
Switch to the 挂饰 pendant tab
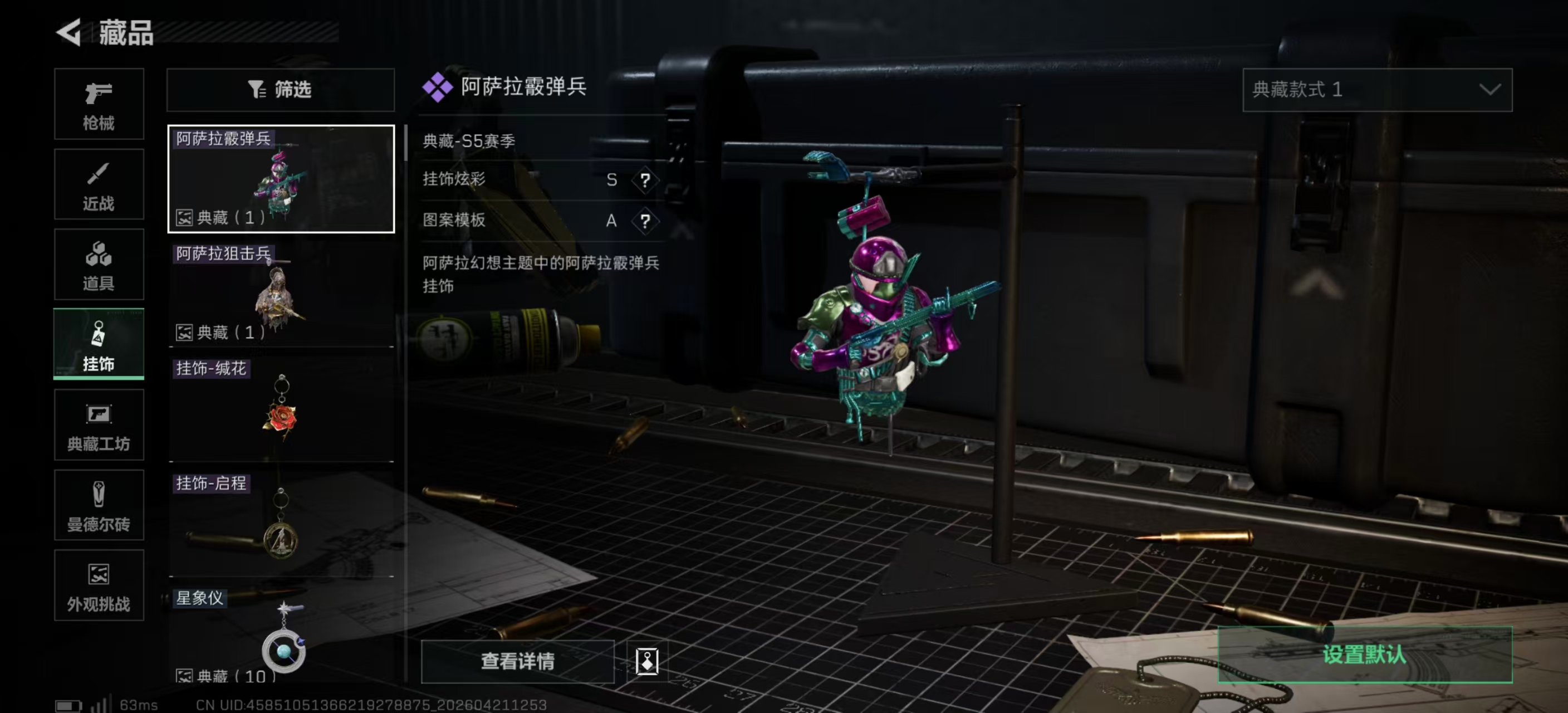[99, 345]
